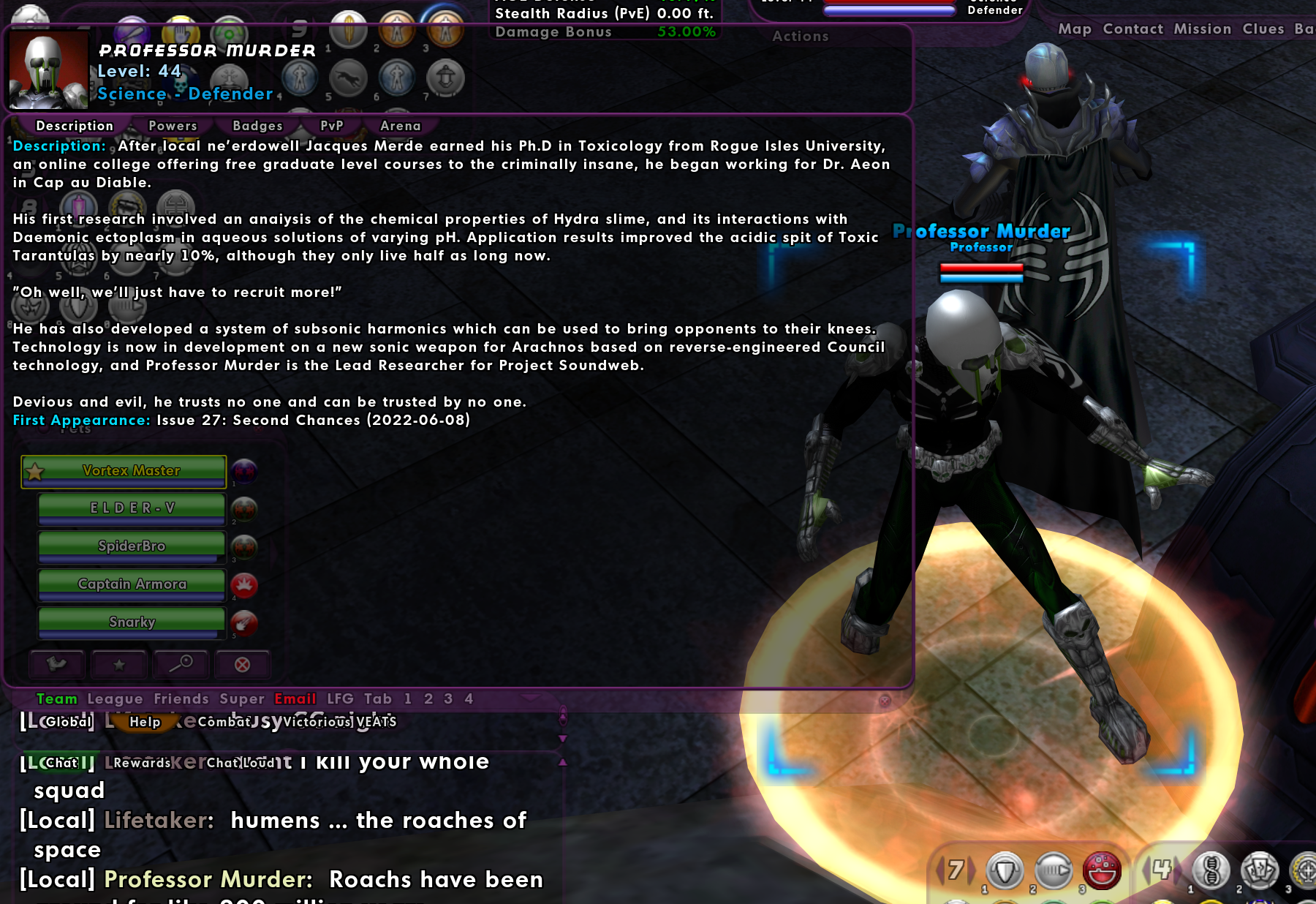Viewport: 1316px width, 904px height.
Task: Select the Description tab
Action: (75, 126)
